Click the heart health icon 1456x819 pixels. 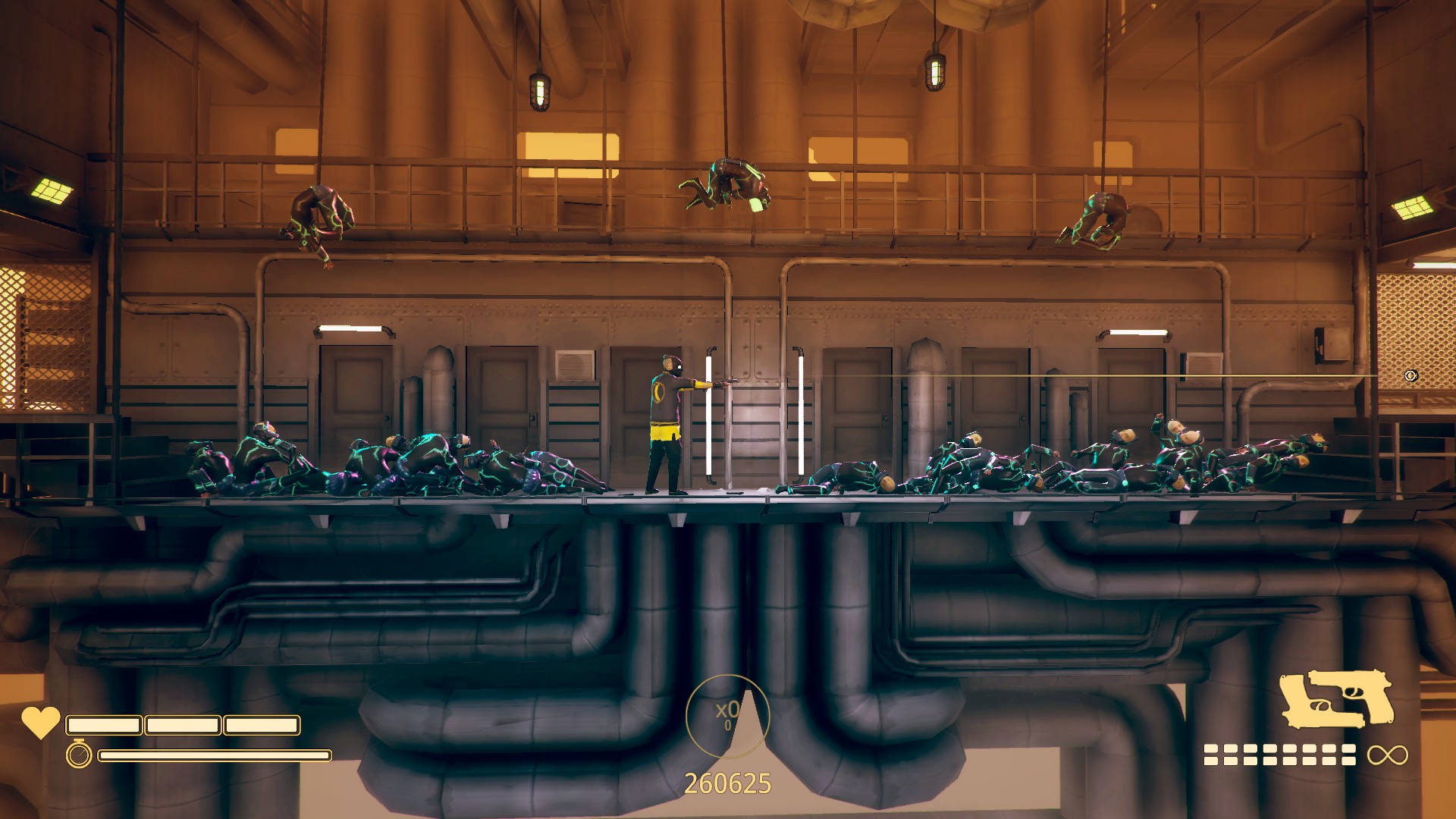[40, 722]
